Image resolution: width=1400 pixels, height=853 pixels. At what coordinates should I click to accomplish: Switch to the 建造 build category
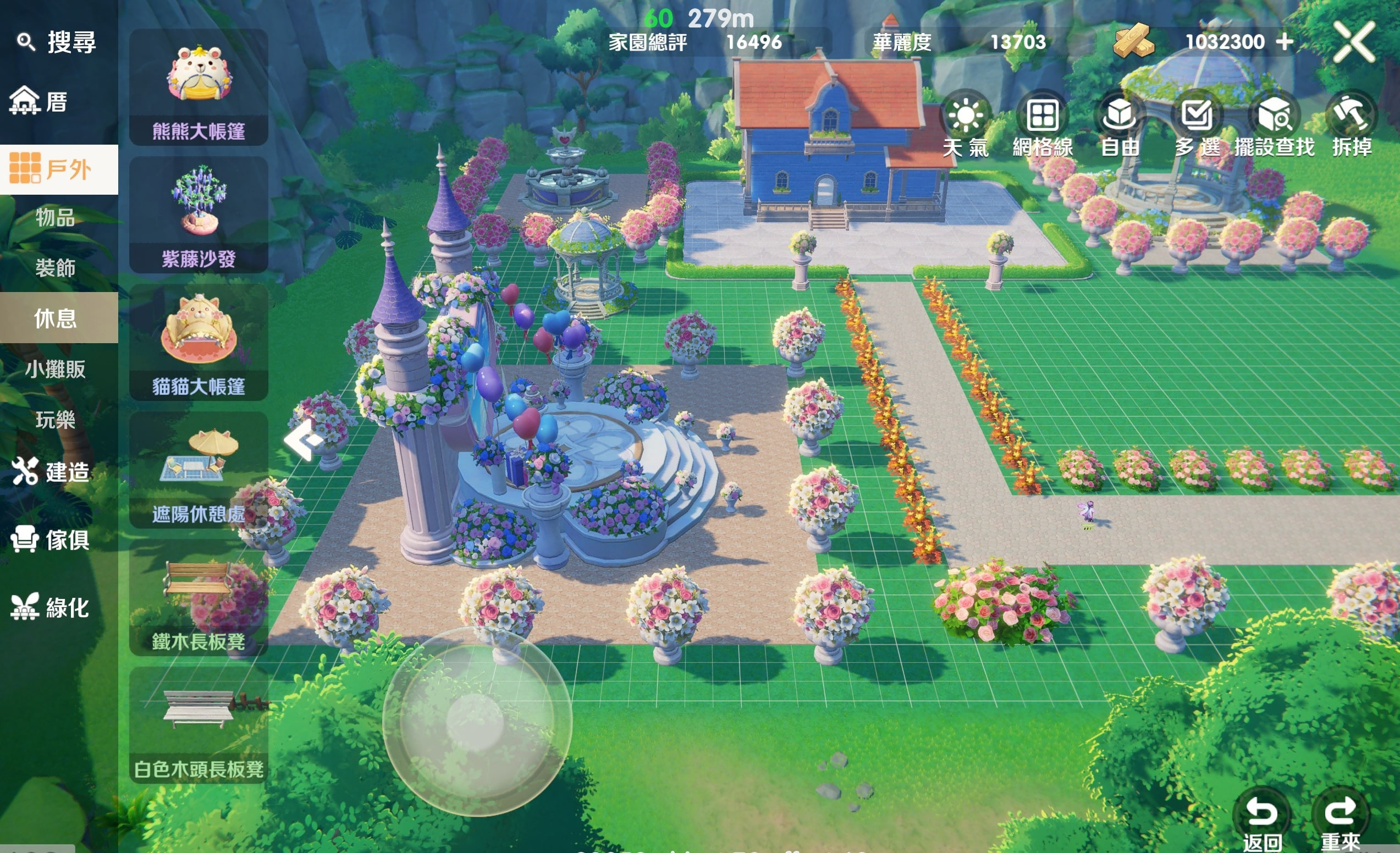point(51,472)
